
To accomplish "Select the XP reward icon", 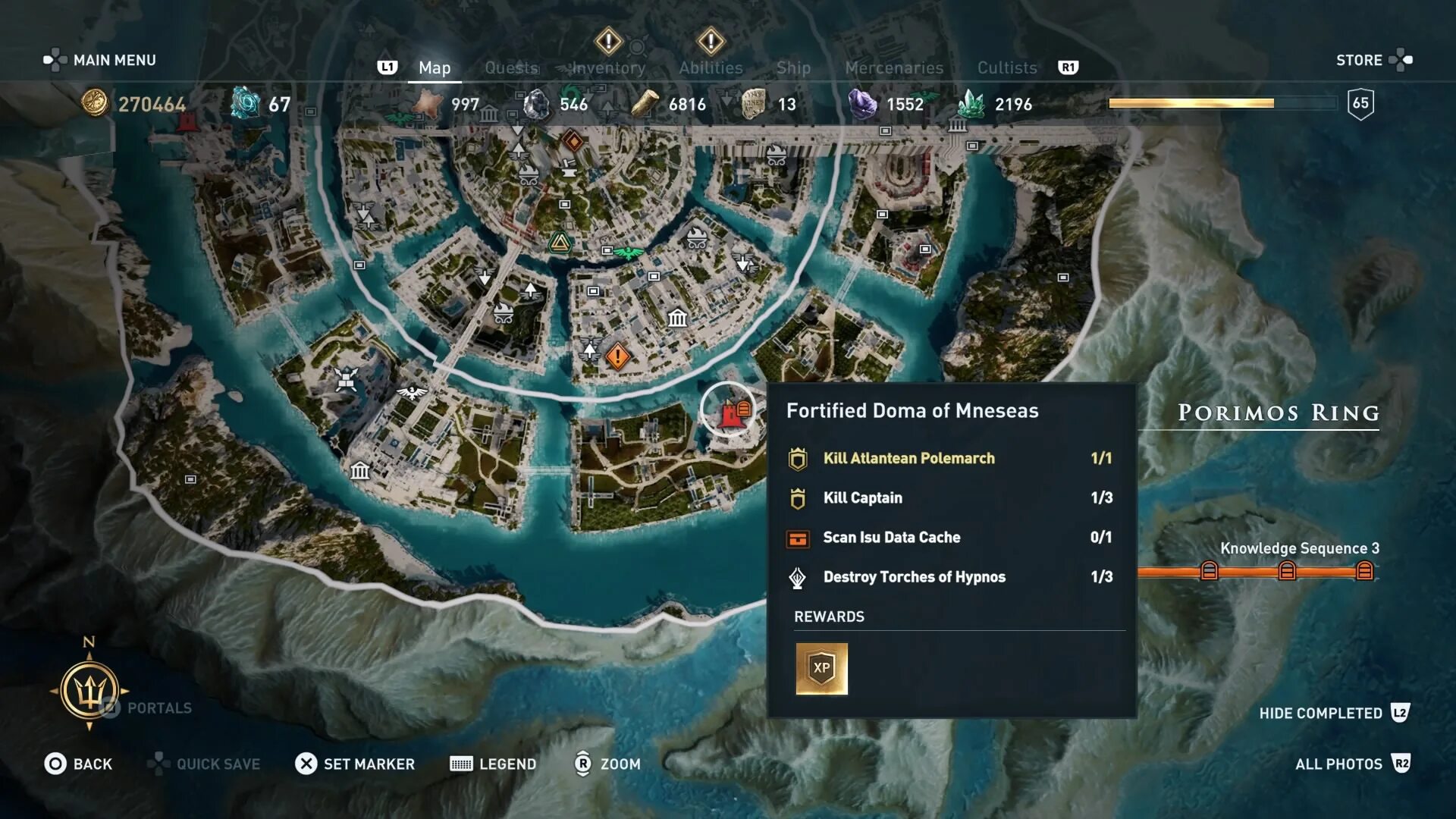I will pyautogui.click(x=821, y=668).
